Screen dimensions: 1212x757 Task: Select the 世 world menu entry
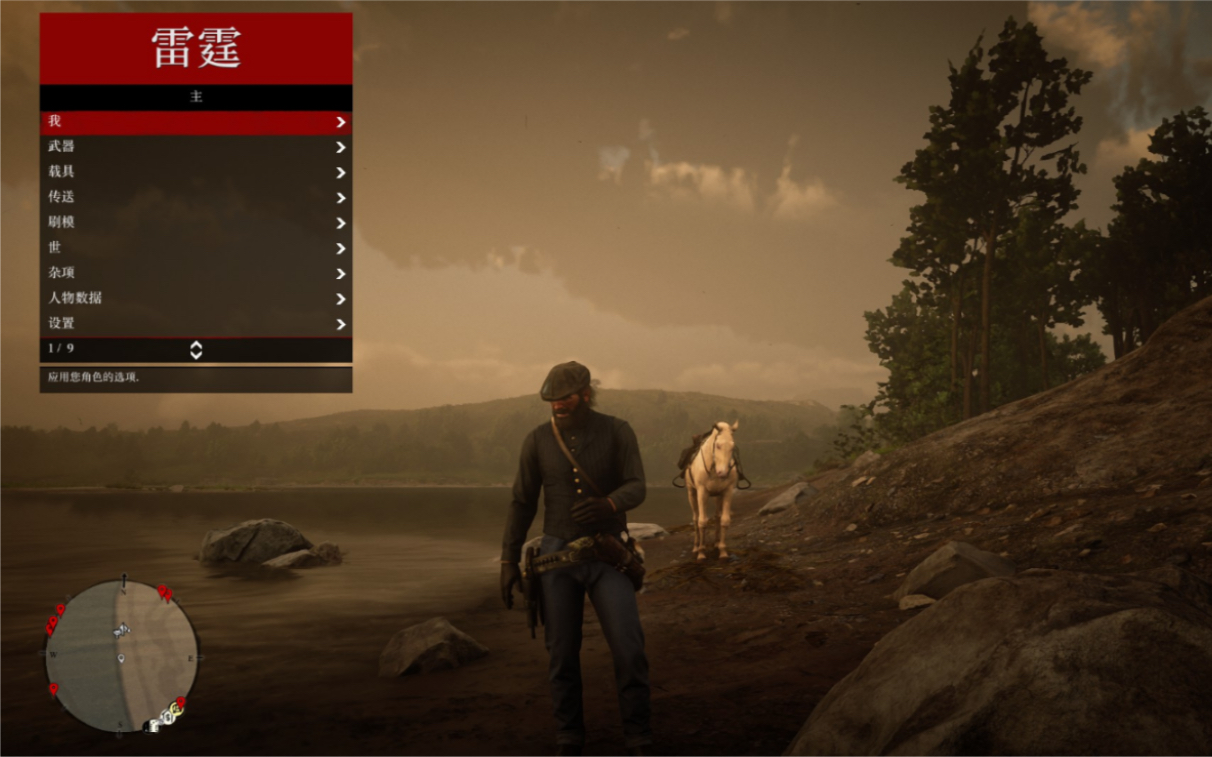point(196,248)
